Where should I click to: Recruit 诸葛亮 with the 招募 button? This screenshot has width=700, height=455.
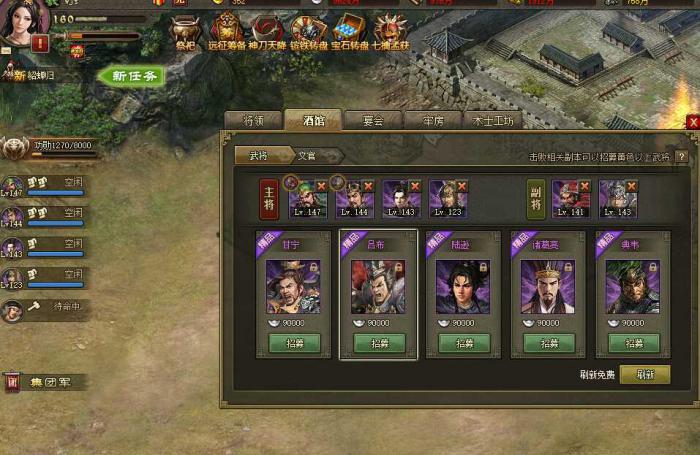coord(548,343)
